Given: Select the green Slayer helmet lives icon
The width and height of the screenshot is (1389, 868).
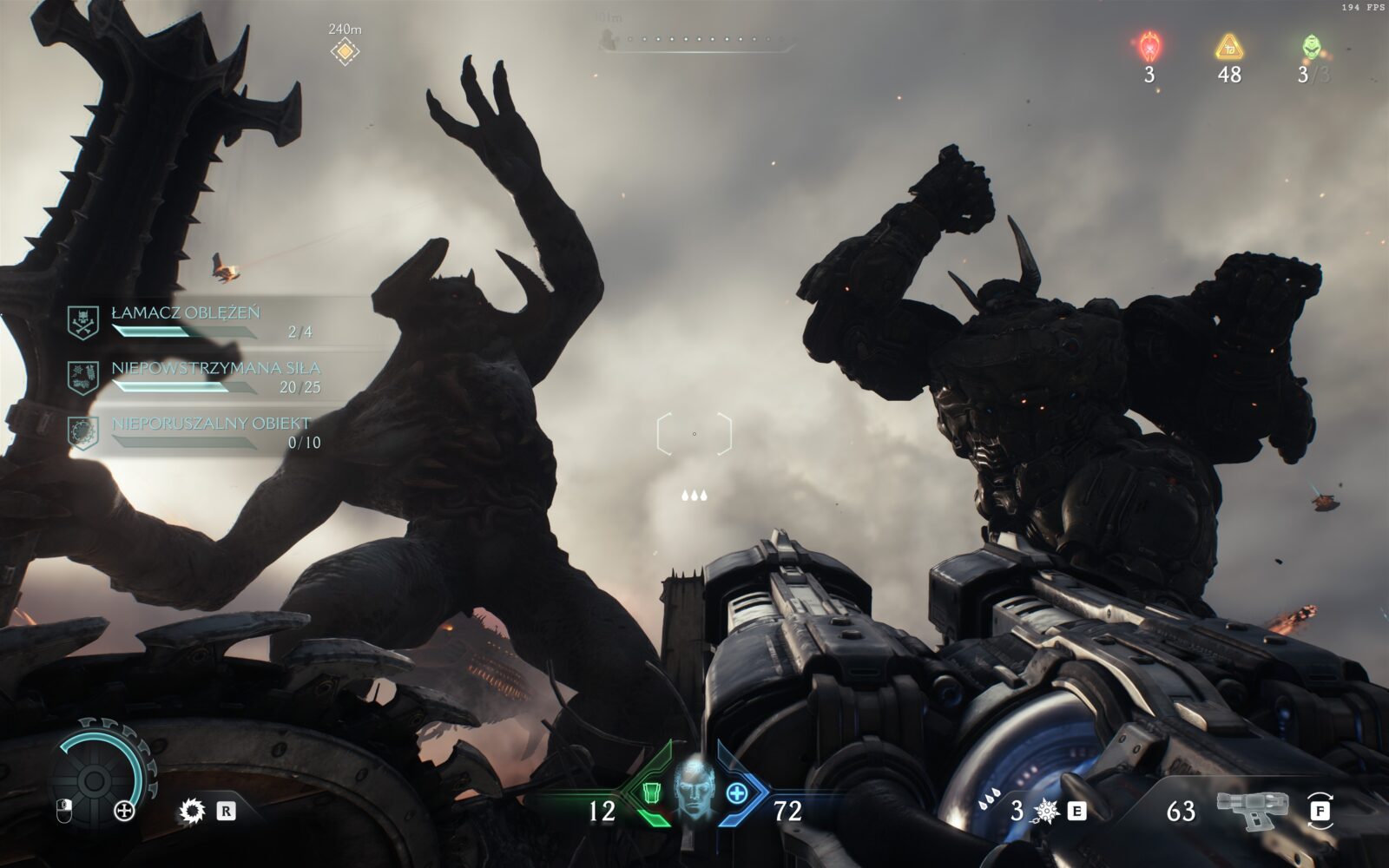Looking at the screenshot, I should (x=1309, y=46).
